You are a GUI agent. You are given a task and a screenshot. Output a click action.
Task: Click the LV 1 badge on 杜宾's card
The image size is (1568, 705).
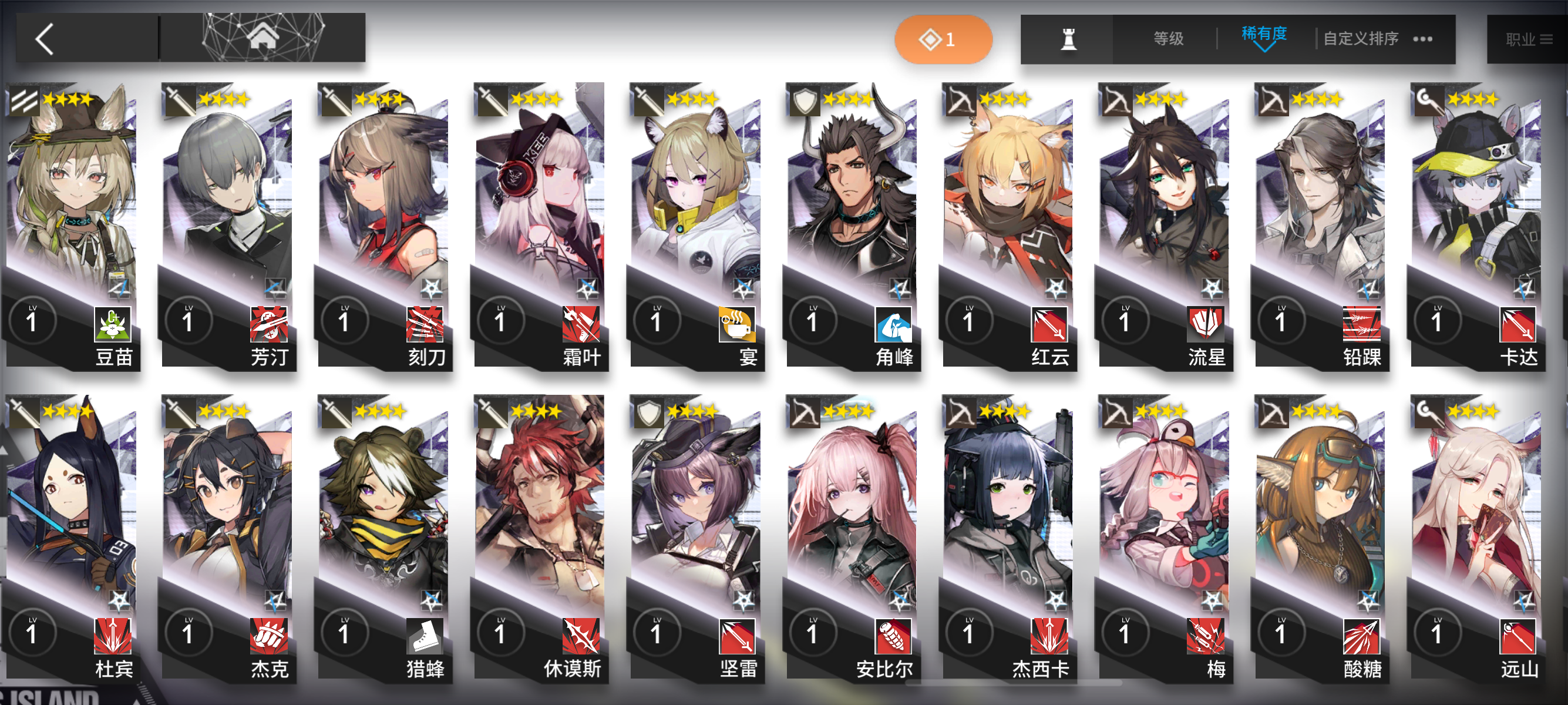pos(33,633)
